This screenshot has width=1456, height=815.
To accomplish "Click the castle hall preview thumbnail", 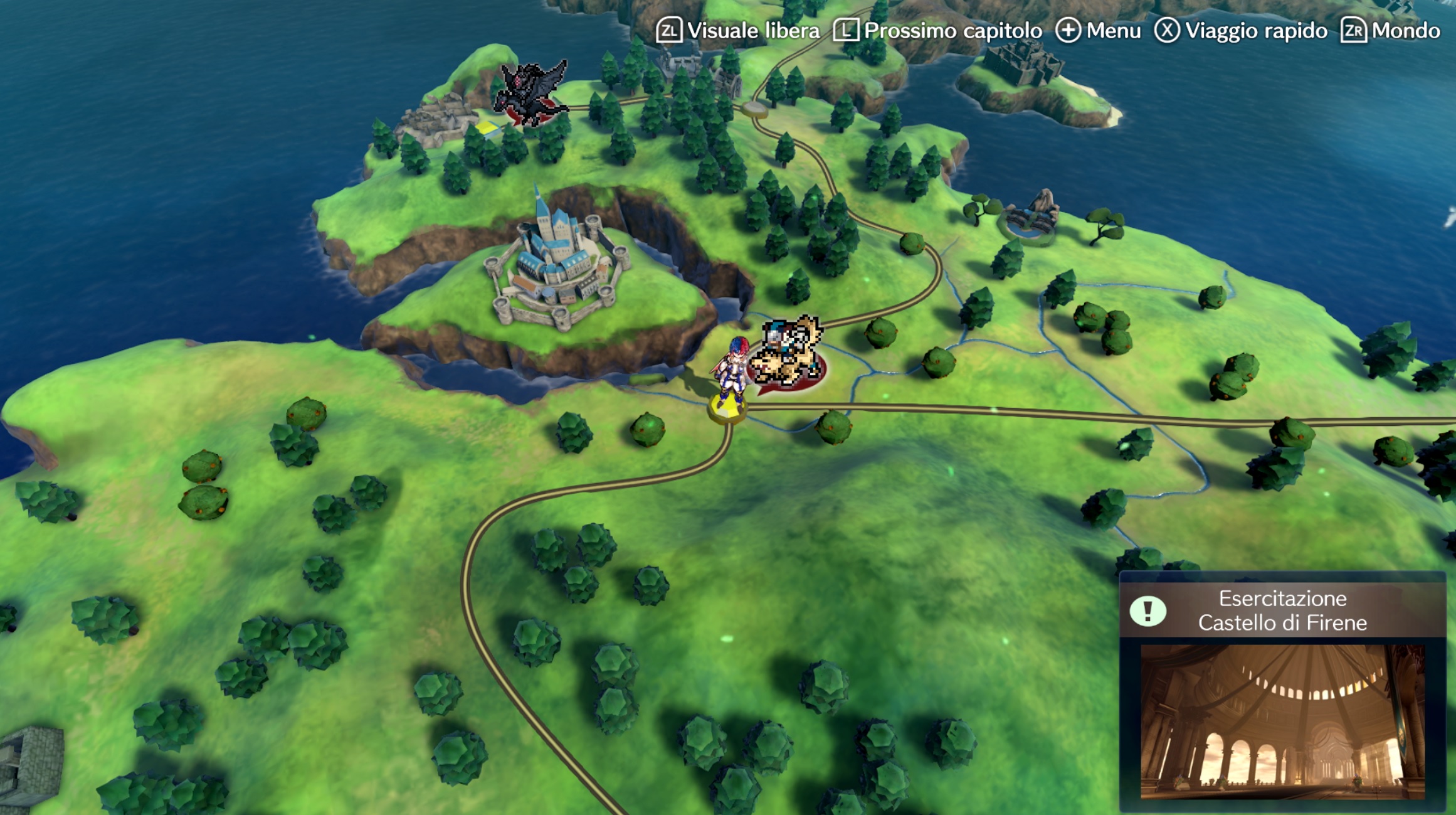I will tap(1282, 722).
